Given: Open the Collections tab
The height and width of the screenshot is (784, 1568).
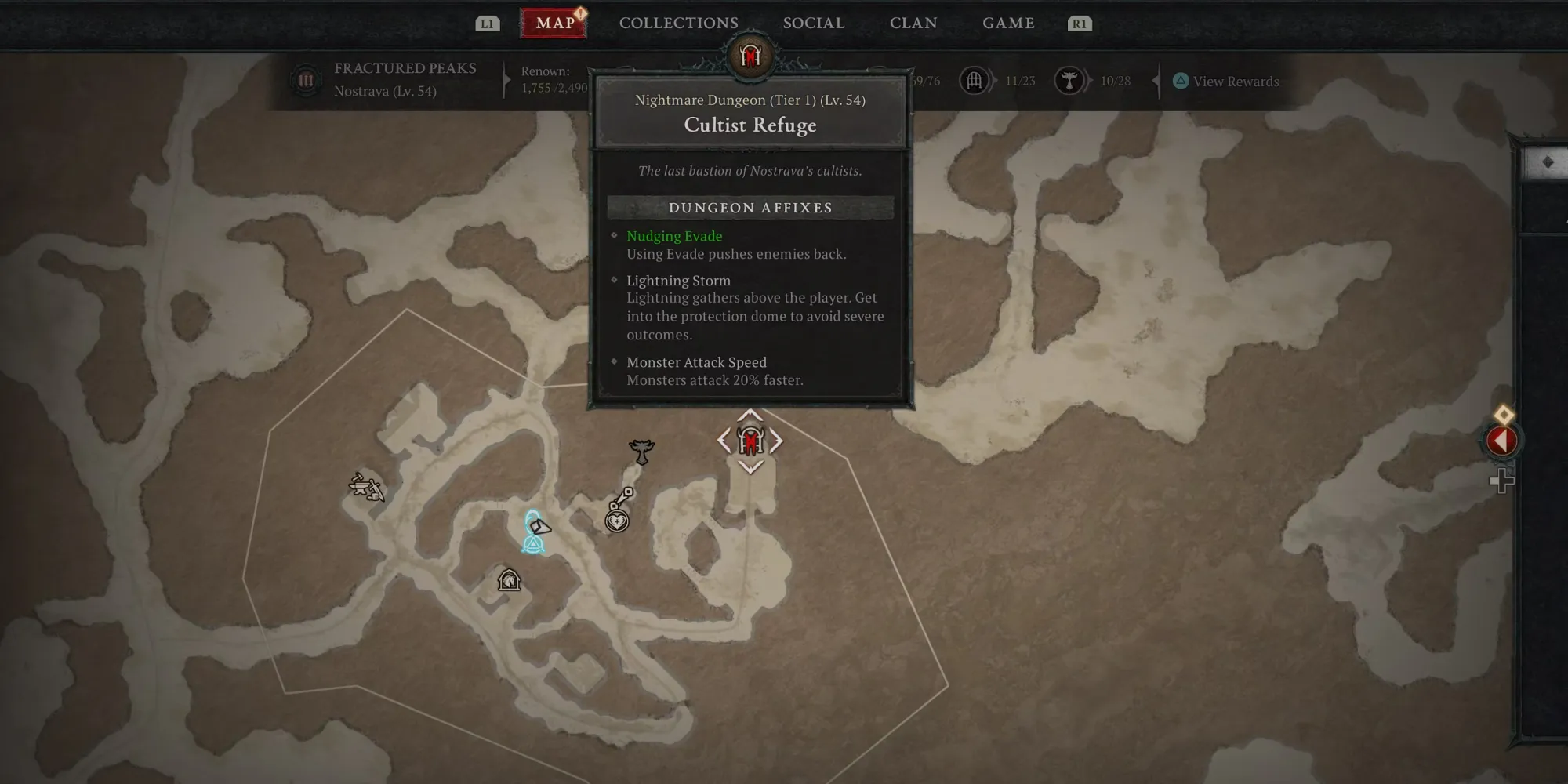Looking at the screenshot, I should [x=678, y=24].
